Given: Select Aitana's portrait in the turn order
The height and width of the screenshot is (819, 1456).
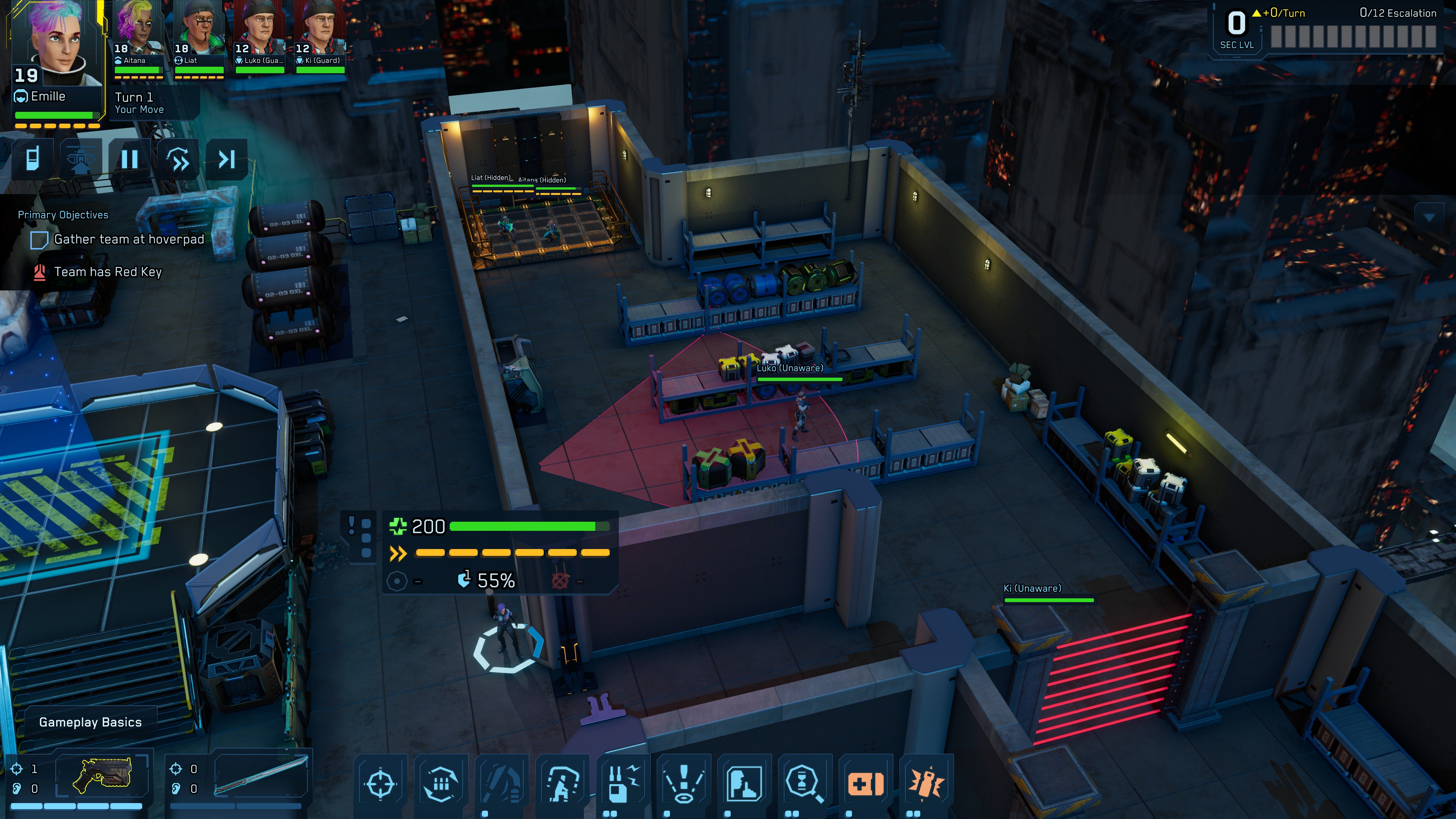Looking at the screenshot, I should tap(138, 34).
